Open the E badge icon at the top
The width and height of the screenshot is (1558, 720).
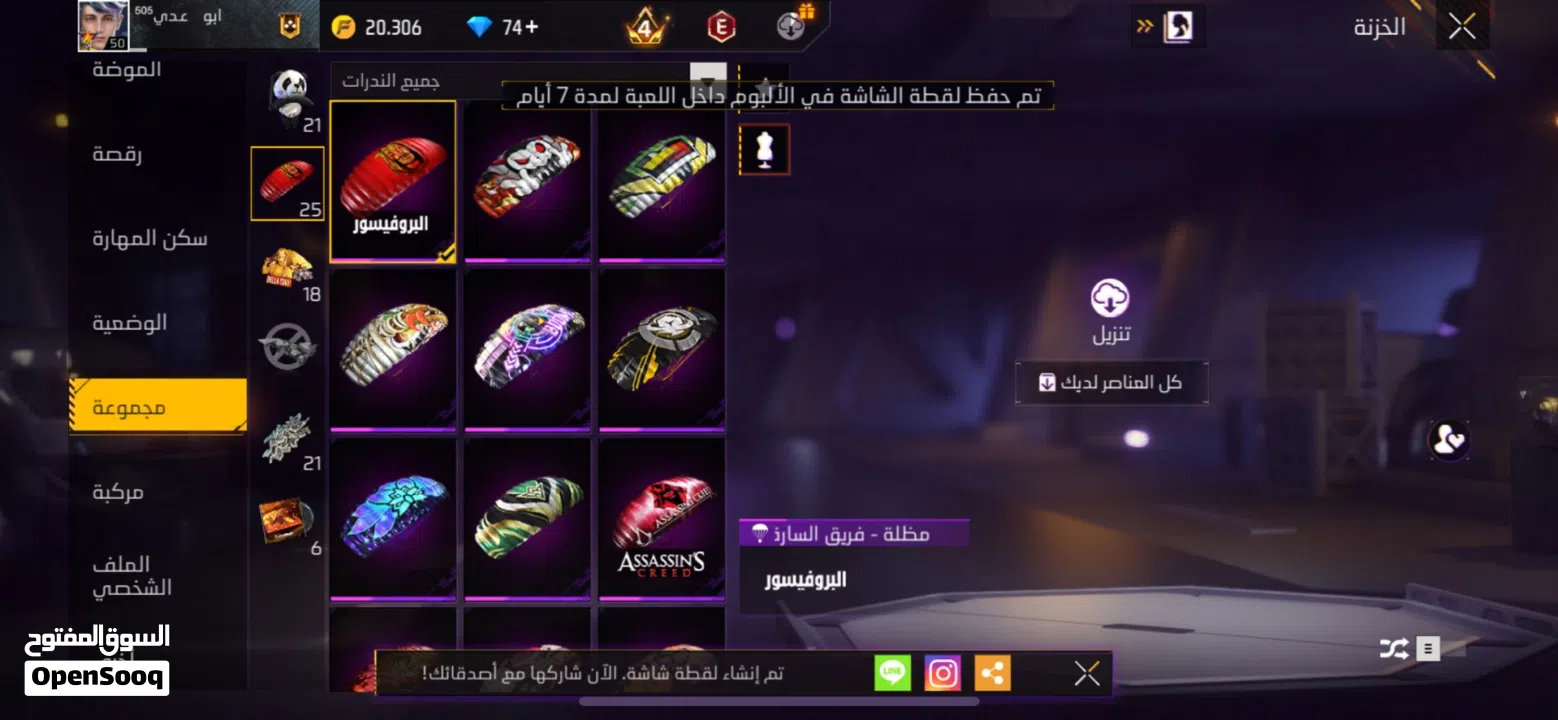point(723,25)
